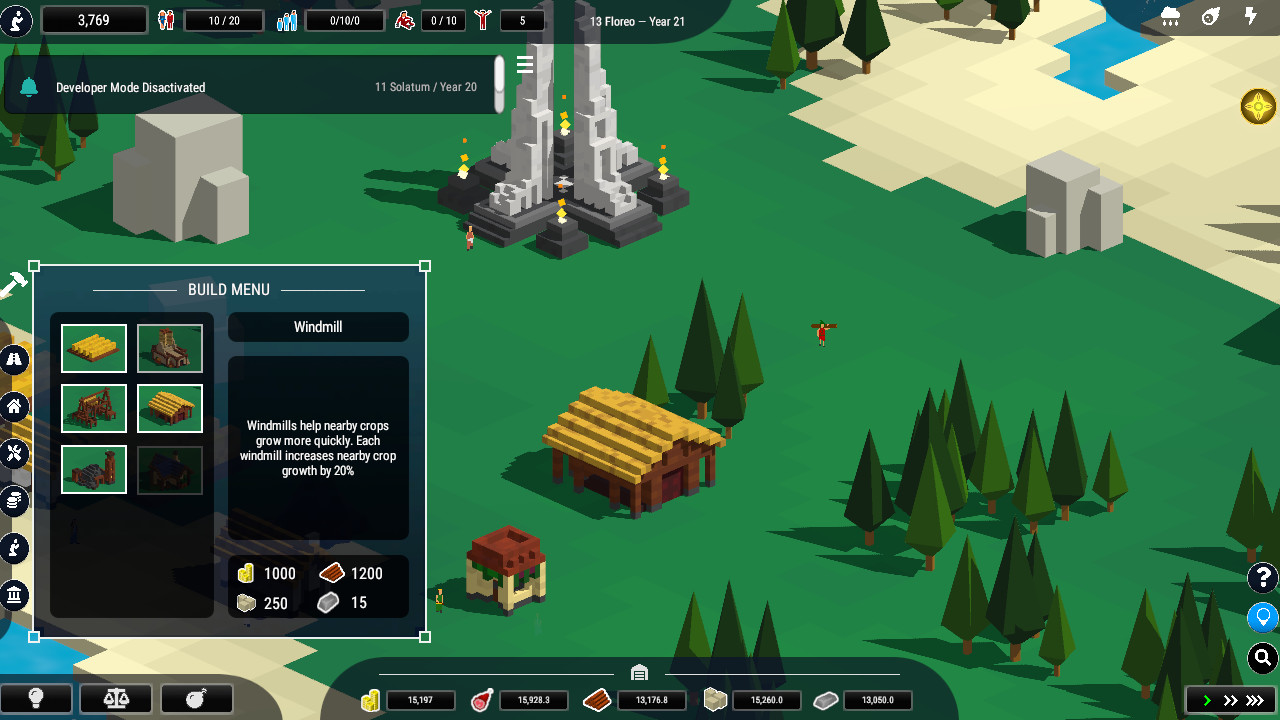Select the home icon in the left sidebar

14,406
